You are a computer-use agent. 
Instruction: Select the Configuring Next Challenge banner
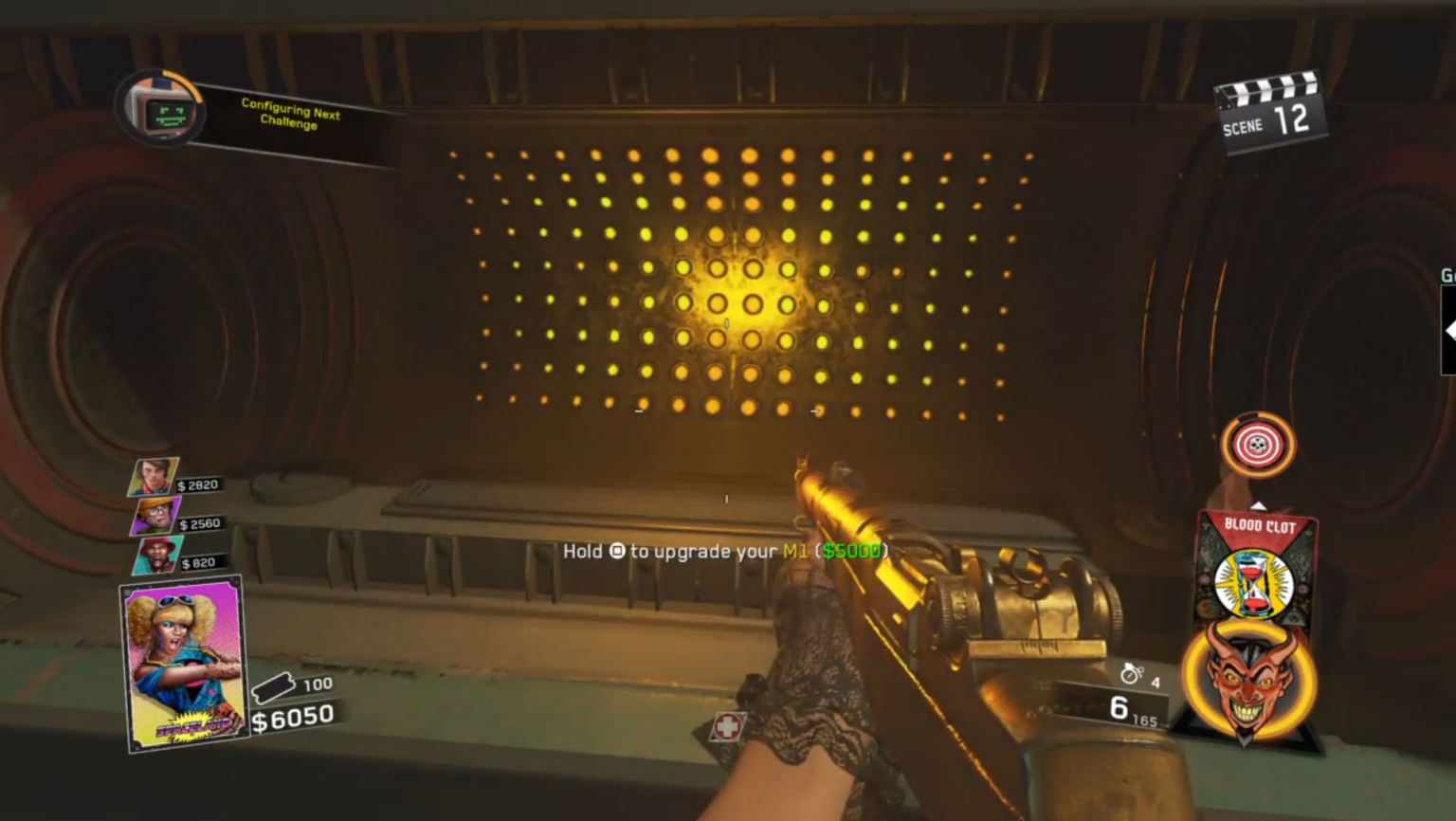click(289, 118)
